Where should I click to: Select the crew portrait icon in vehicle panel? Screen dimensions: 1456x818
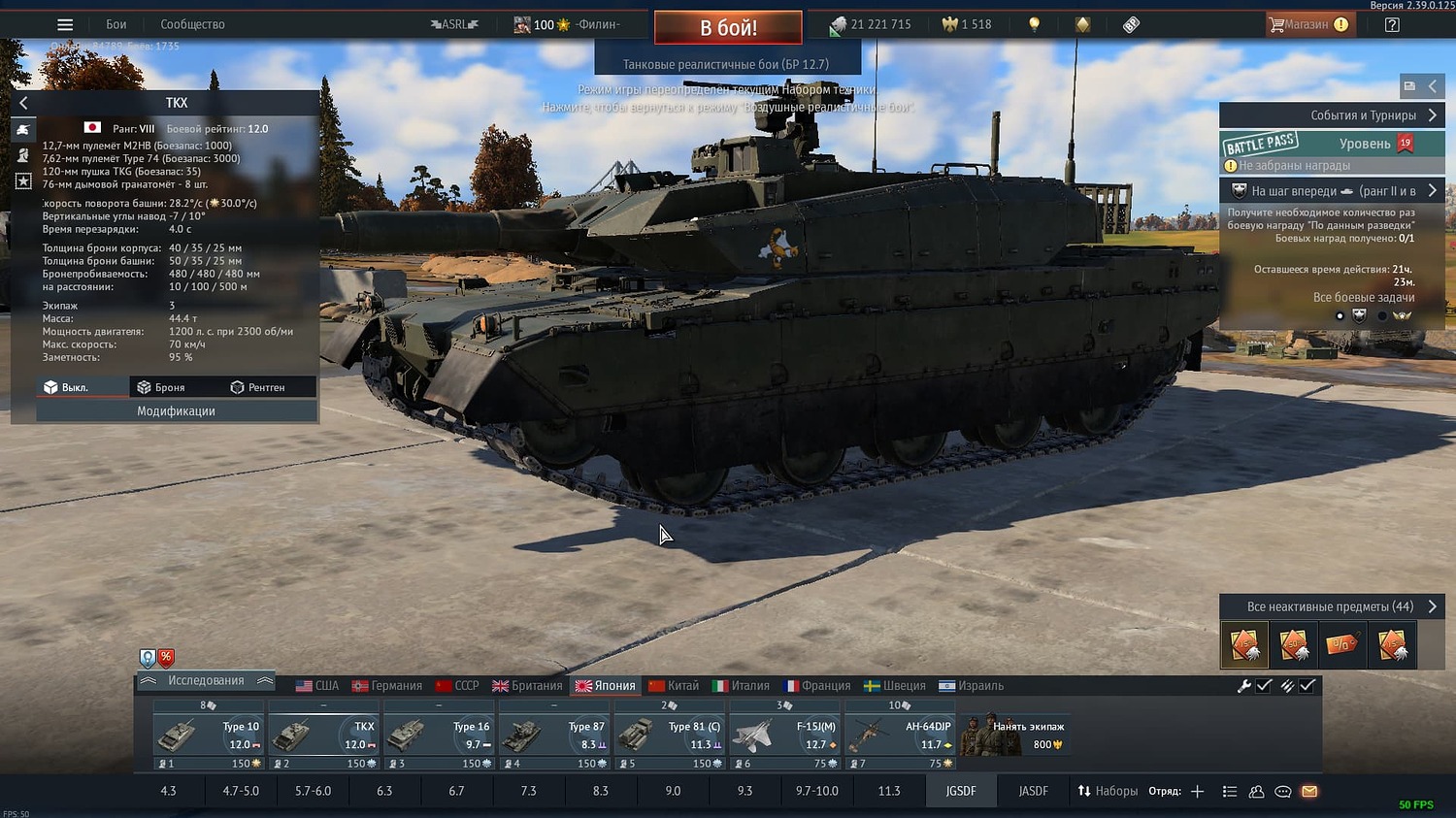pos(22,155)
